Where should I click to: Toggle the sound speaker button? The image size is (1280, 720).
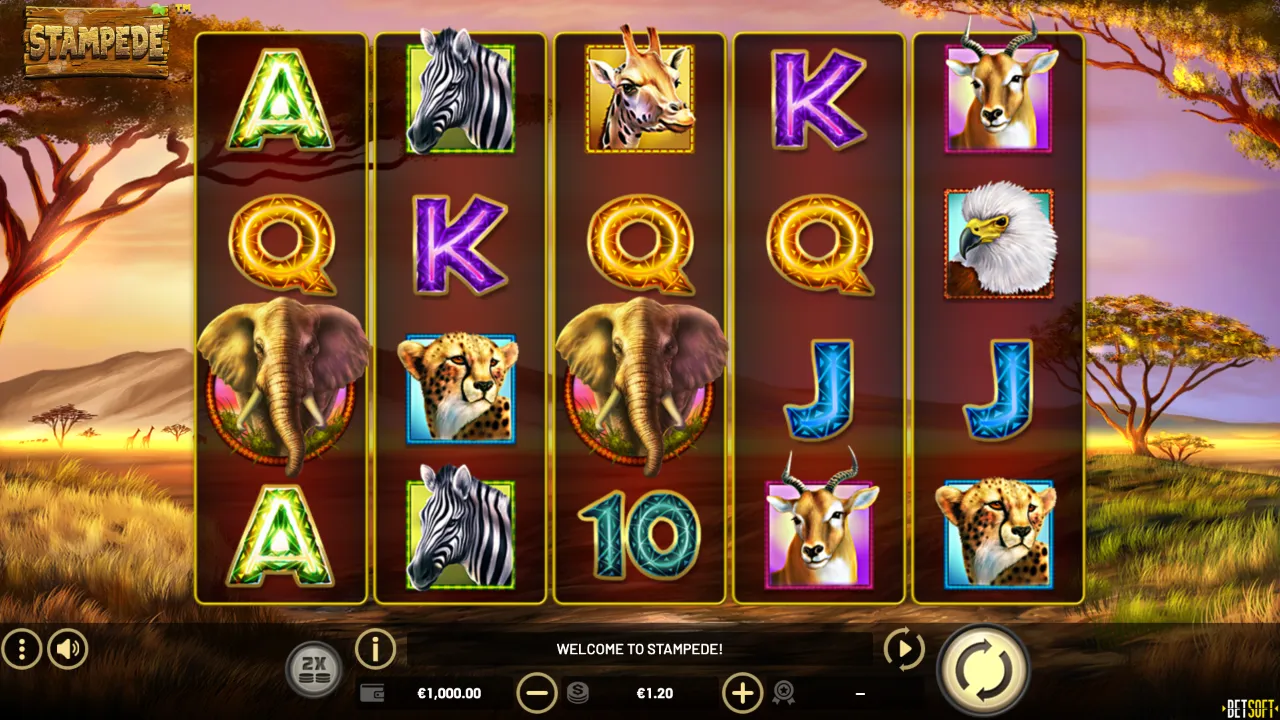tap(68, 650)
